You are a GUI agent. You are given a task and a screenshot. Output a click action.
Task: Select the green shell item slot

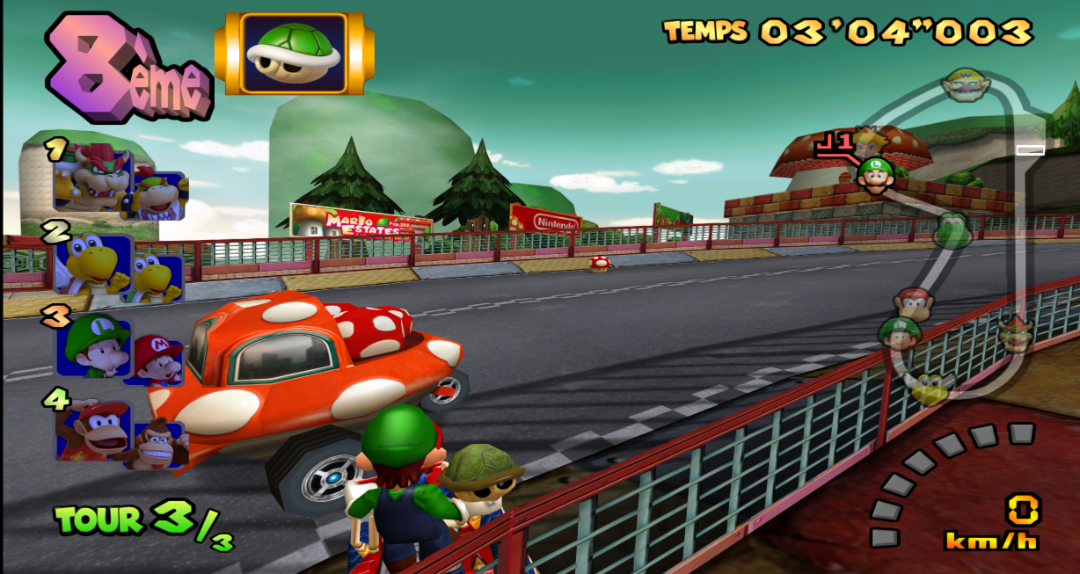point(294,53)
